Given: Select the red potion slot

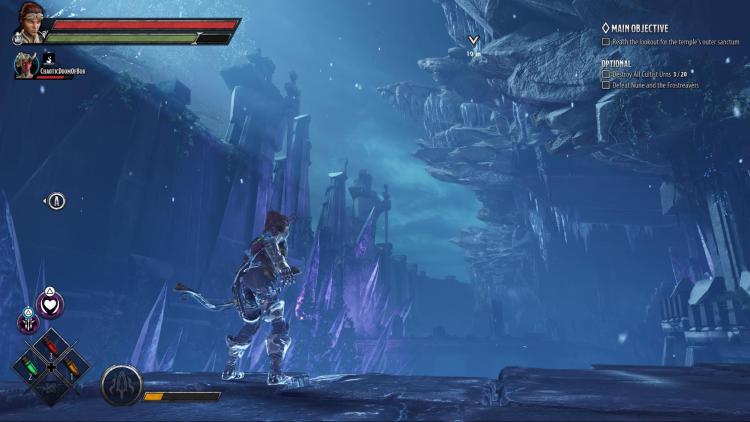Looking at the screenshot, I should point(52,345).
